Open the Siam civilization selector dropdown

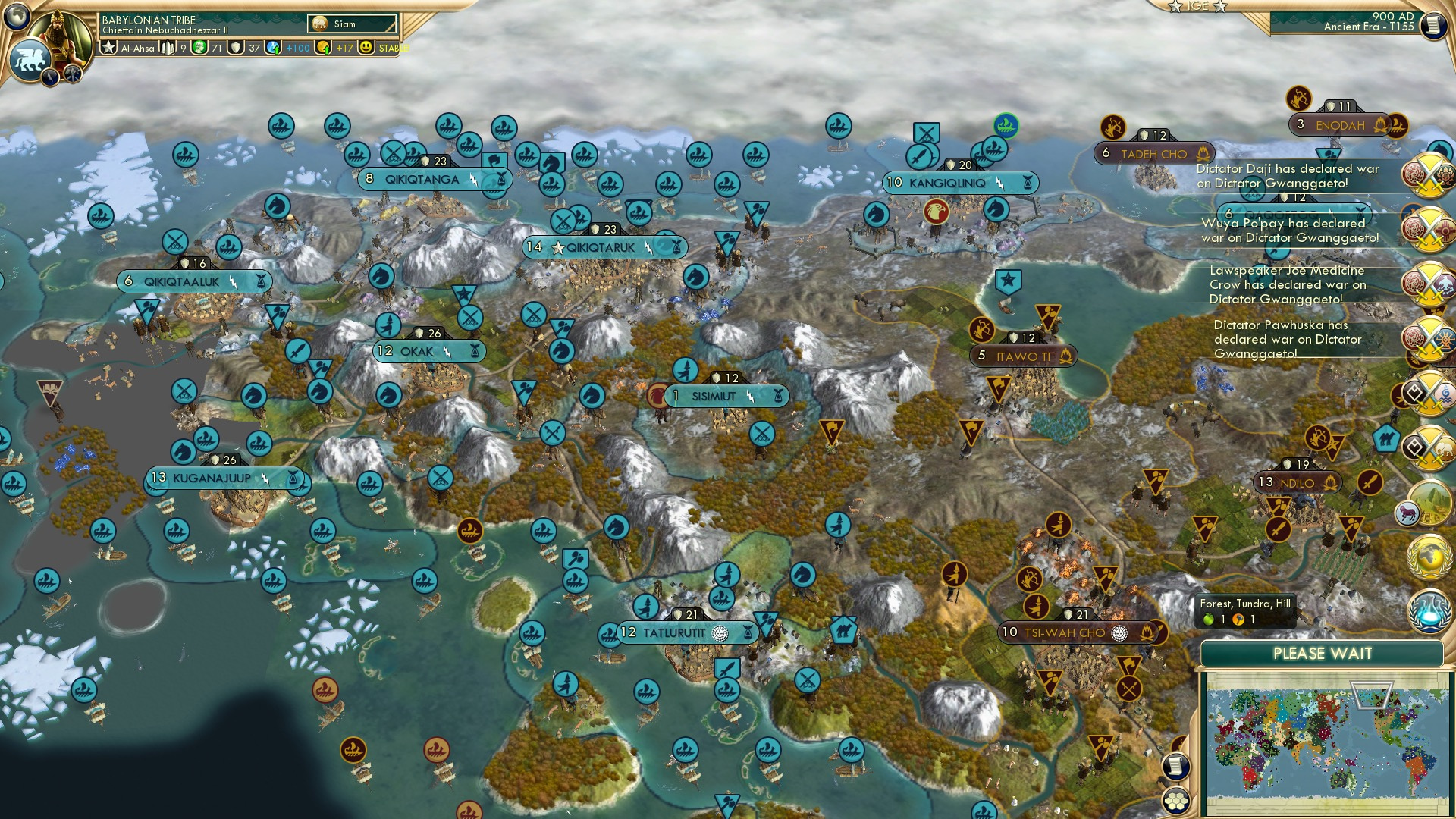click(x=351, y=24)
